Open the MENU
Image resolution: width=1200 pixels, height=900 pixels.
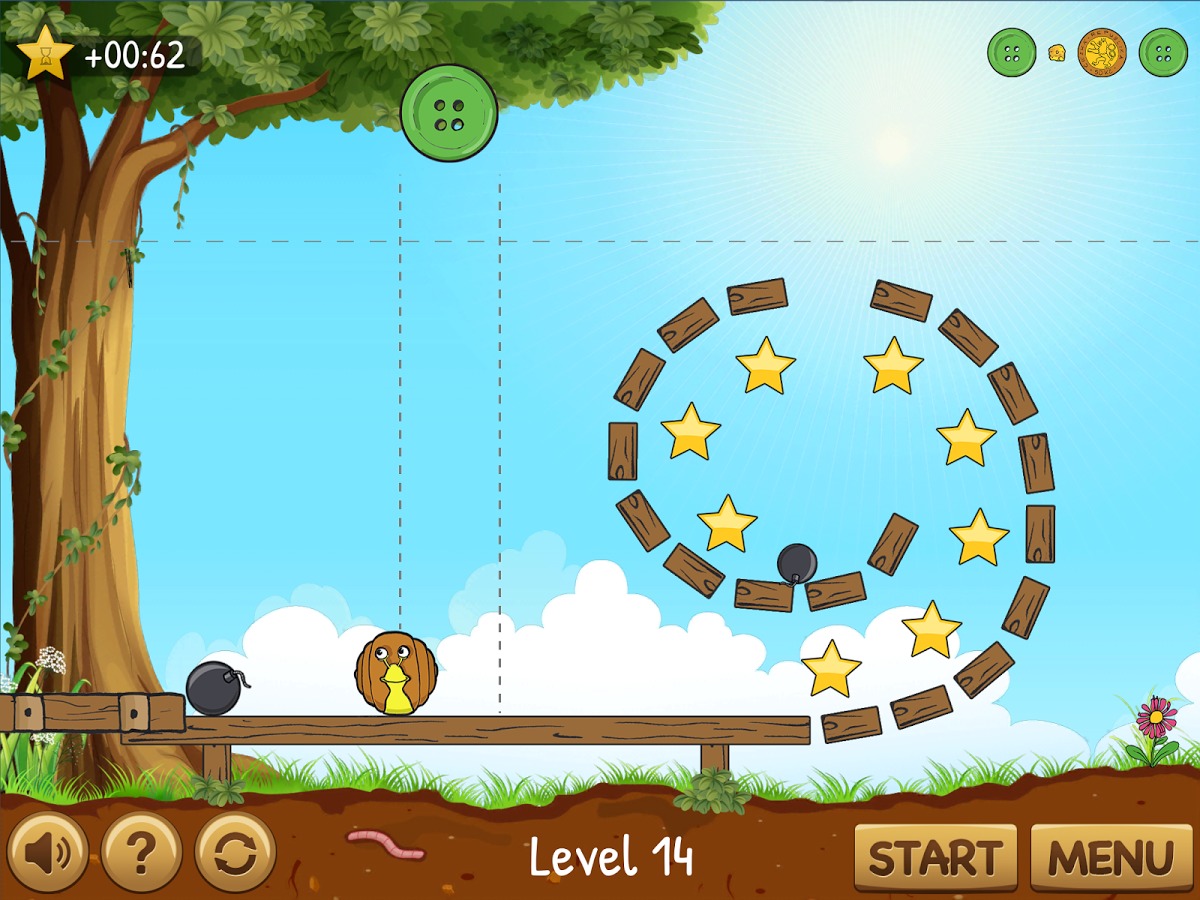[x=1111, y=857]
